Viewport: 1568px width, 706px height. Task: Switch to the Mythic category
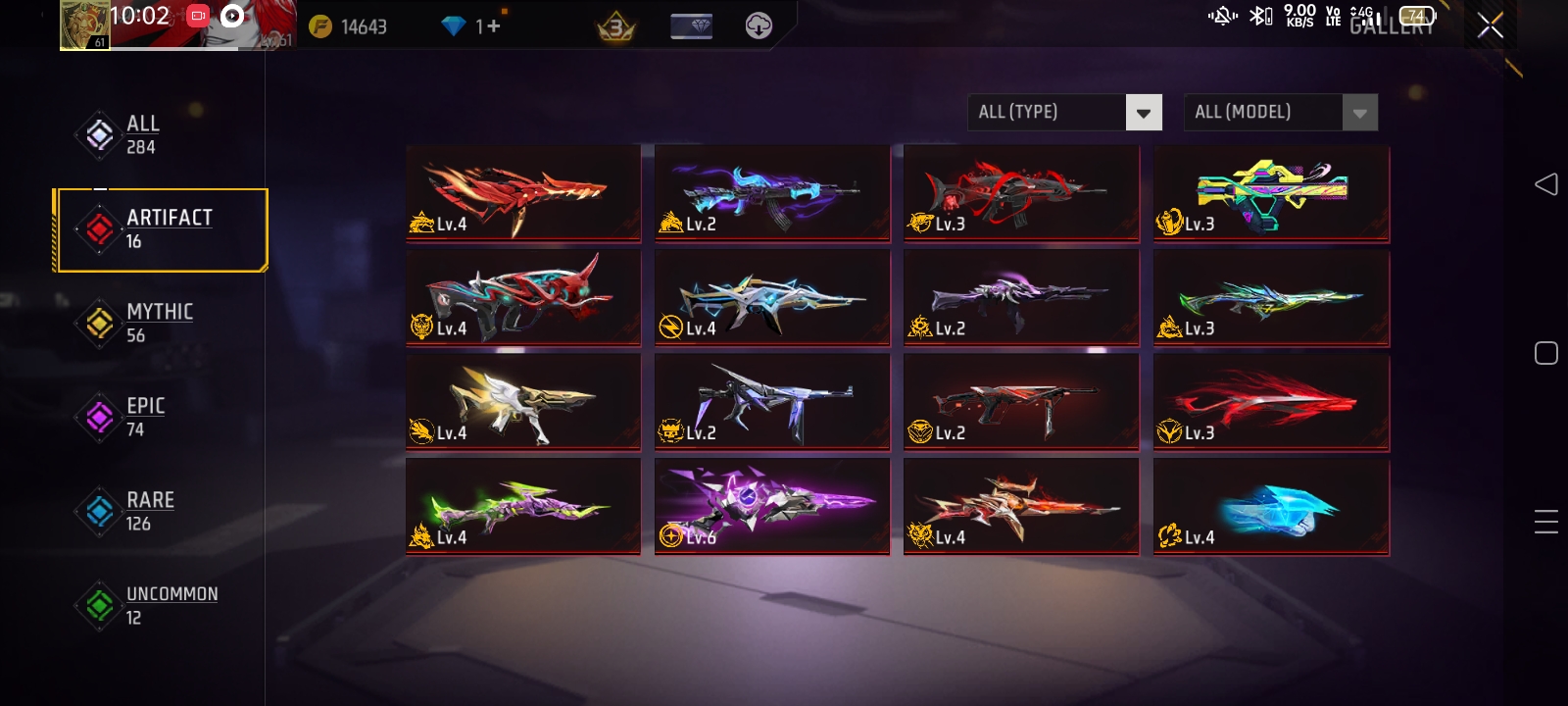[147, 324]
